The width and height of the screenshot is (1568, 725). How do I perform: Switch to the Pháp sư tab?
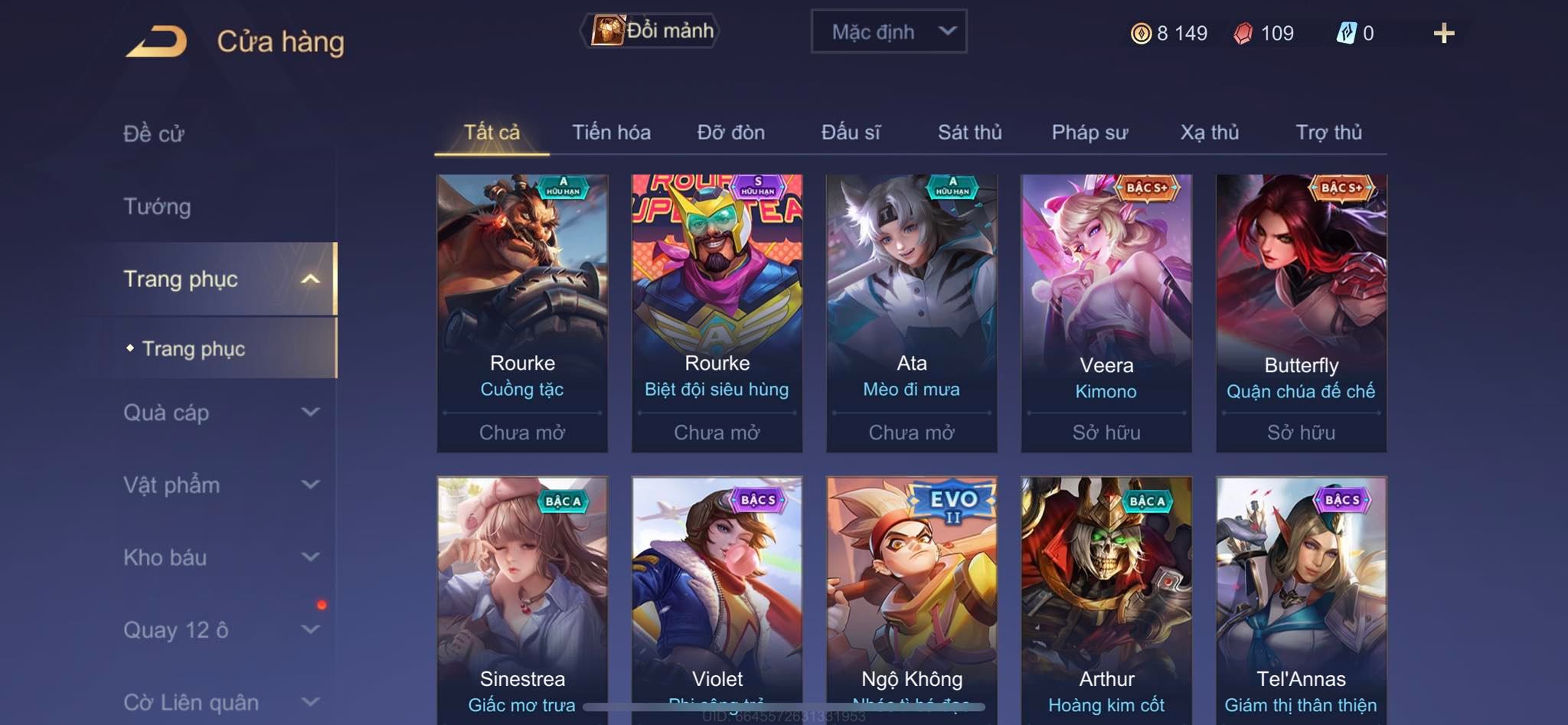coord(1089,132)
